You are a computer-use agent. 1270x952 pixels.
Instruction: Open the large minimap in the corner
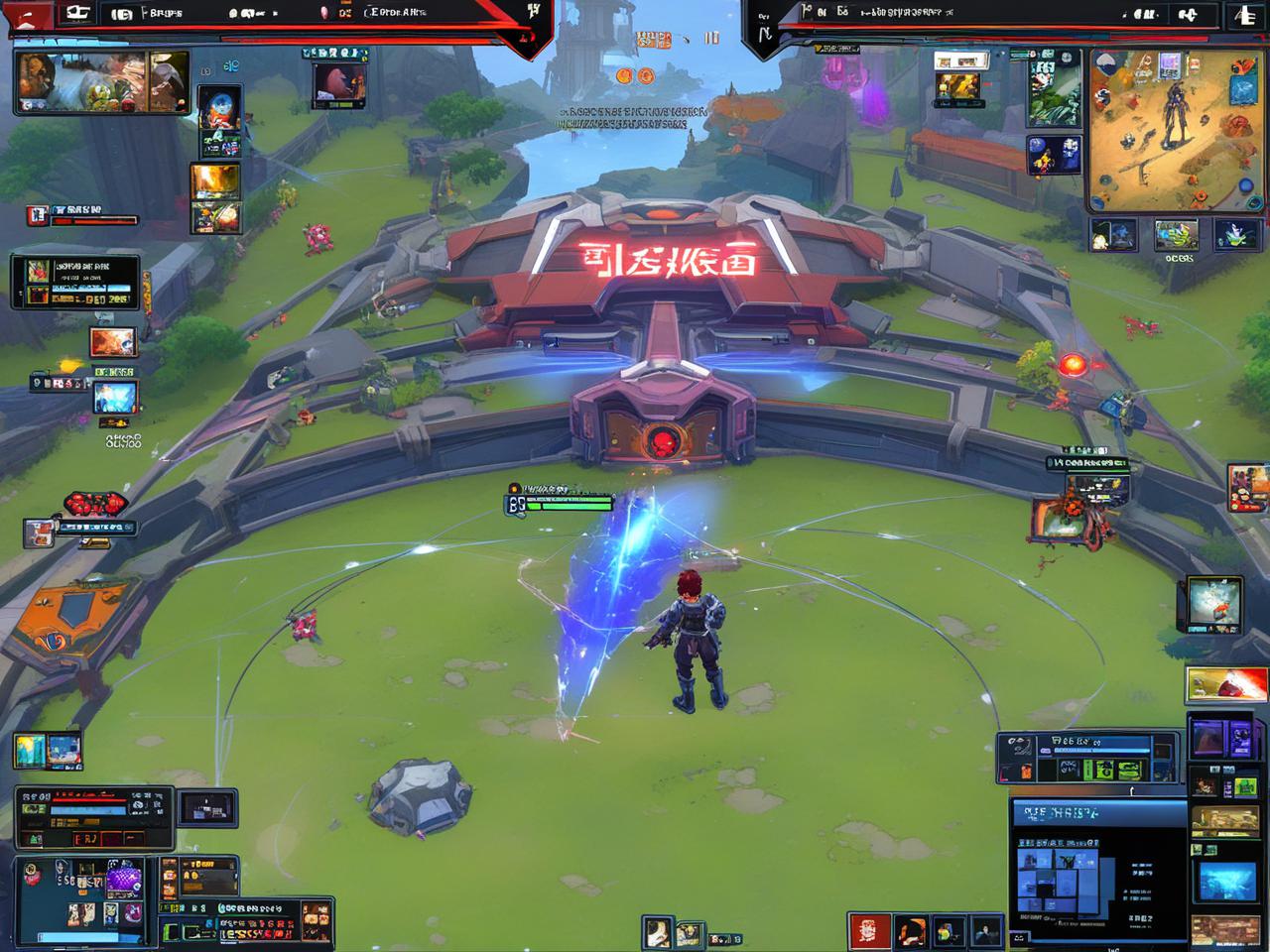pos(1176,130)
